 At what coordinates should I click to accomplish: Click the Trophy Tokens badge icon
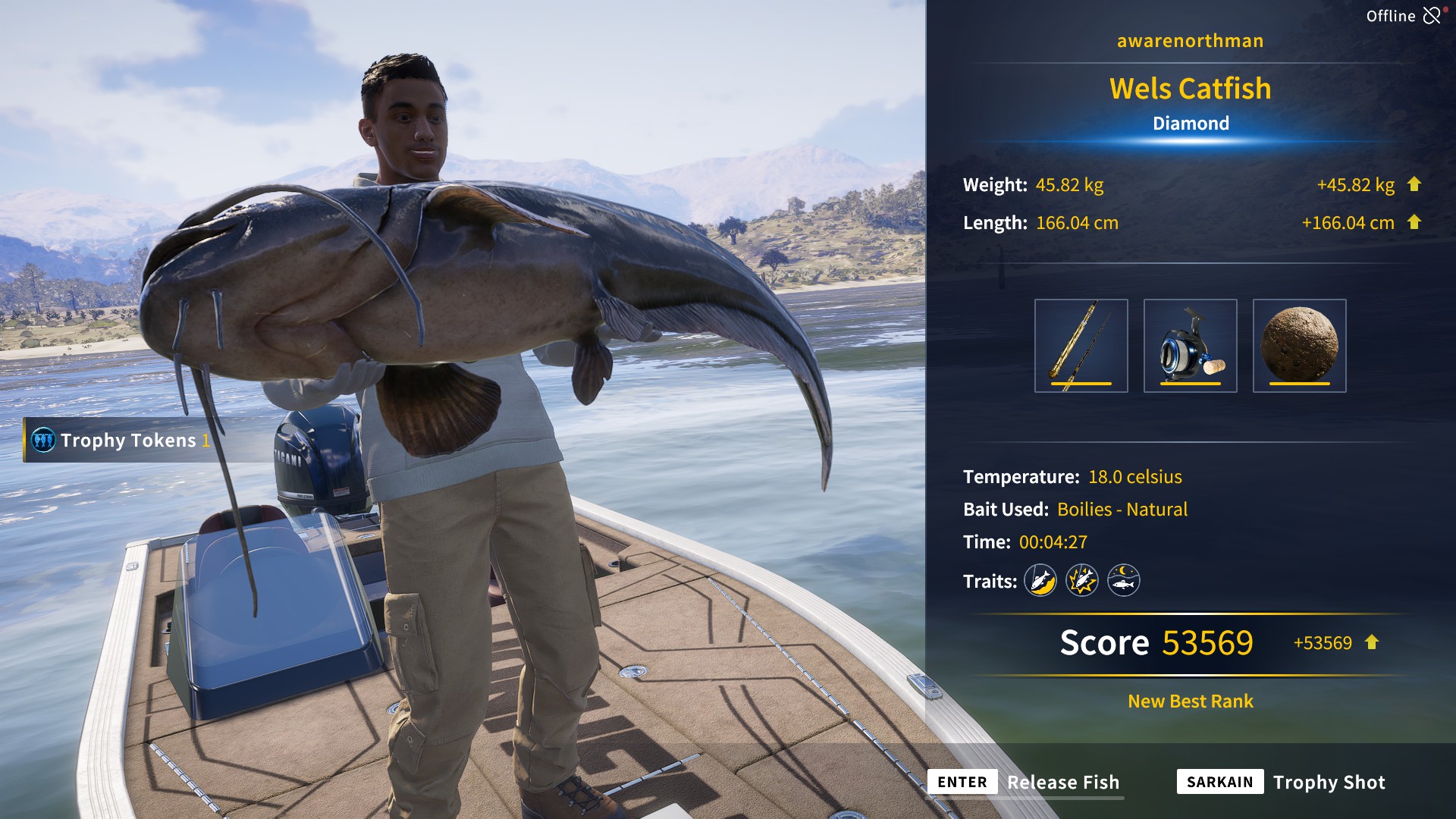tap(42, 441)
